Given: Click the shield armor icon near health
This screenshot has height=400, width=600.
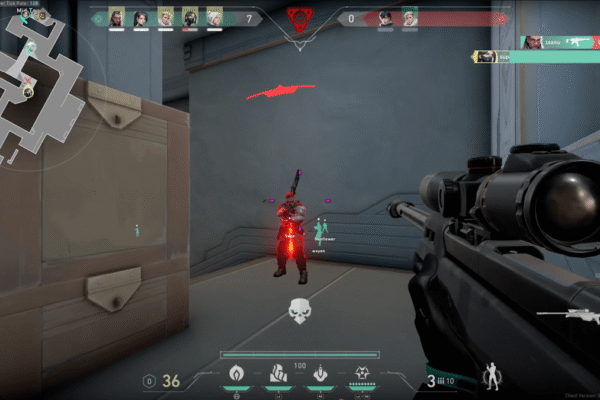Looking at the screenshot, I should click(x=150, y=380).
